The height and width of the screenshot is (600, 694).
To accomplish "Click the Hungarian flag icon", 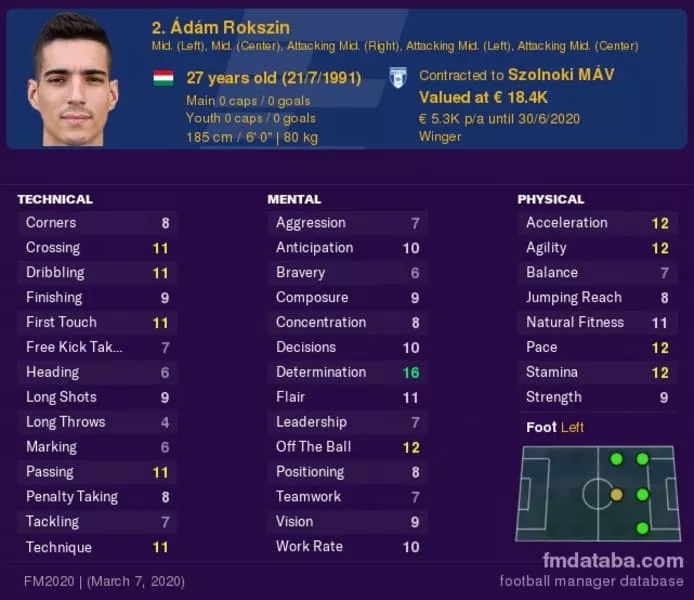I will 163,78.
